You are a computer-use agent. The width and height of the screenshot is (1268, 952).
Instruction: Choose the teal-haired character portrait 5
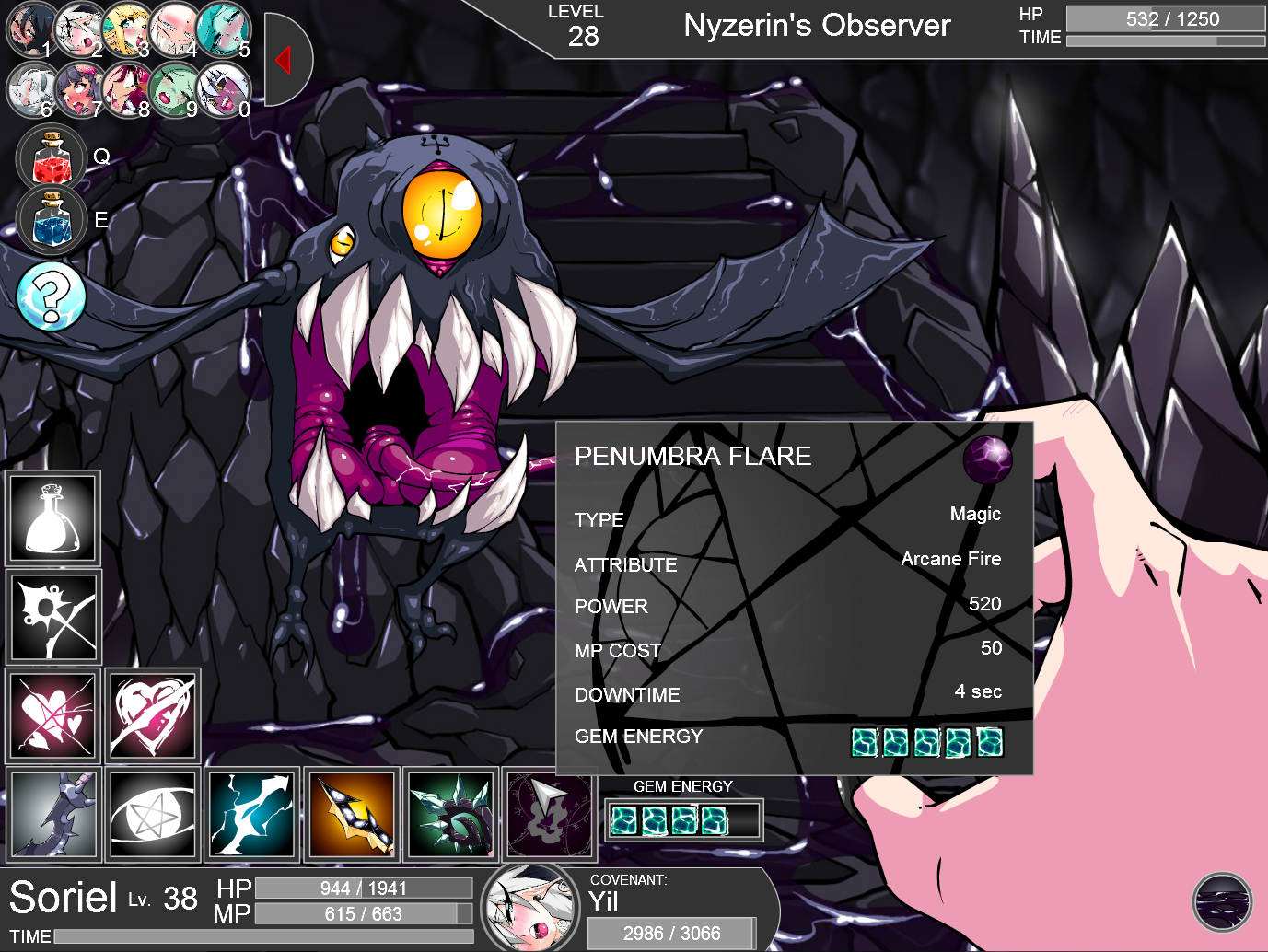coord(223,29)
